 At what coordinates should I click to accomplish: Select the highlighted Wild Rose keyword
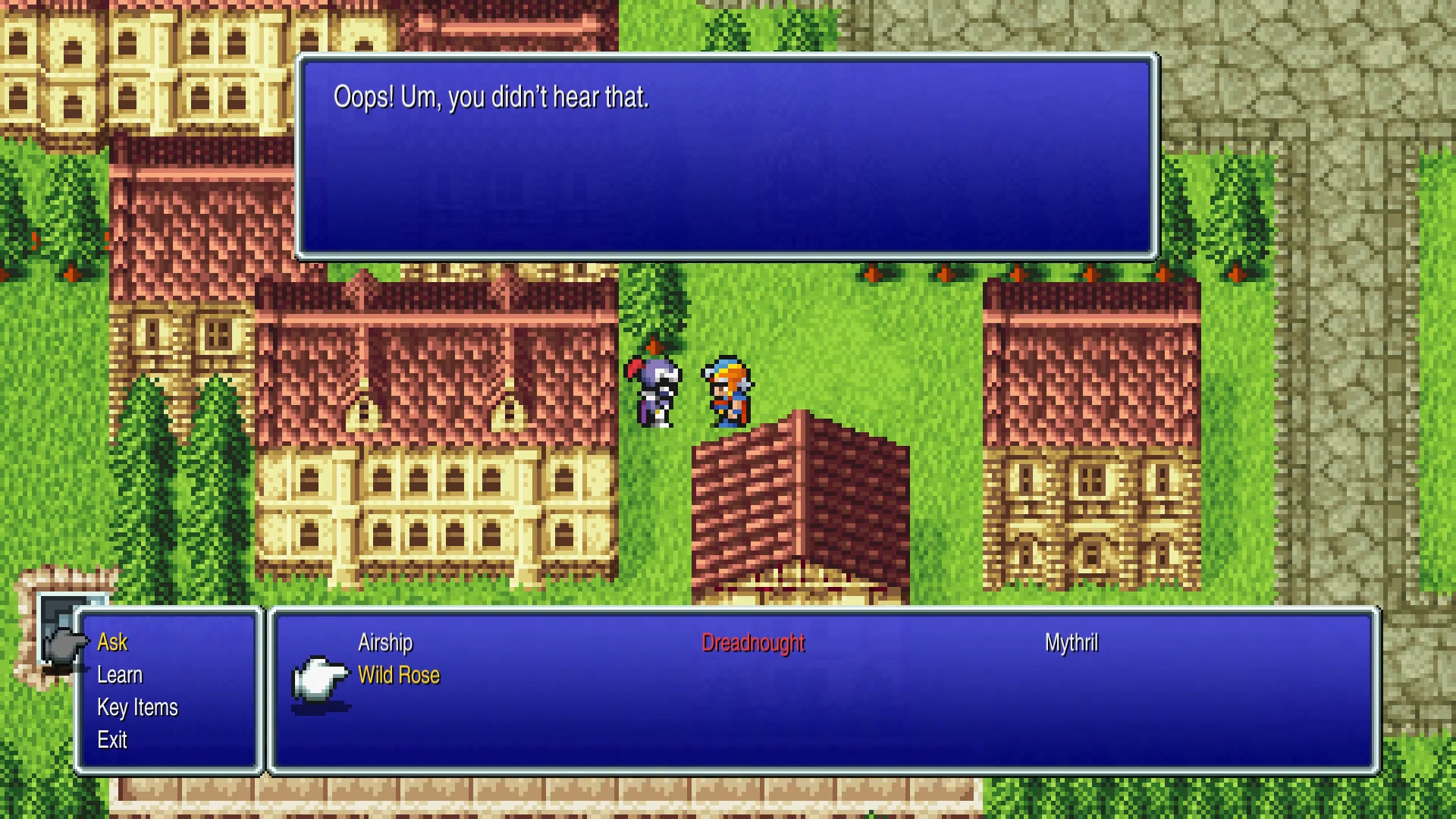399,674
